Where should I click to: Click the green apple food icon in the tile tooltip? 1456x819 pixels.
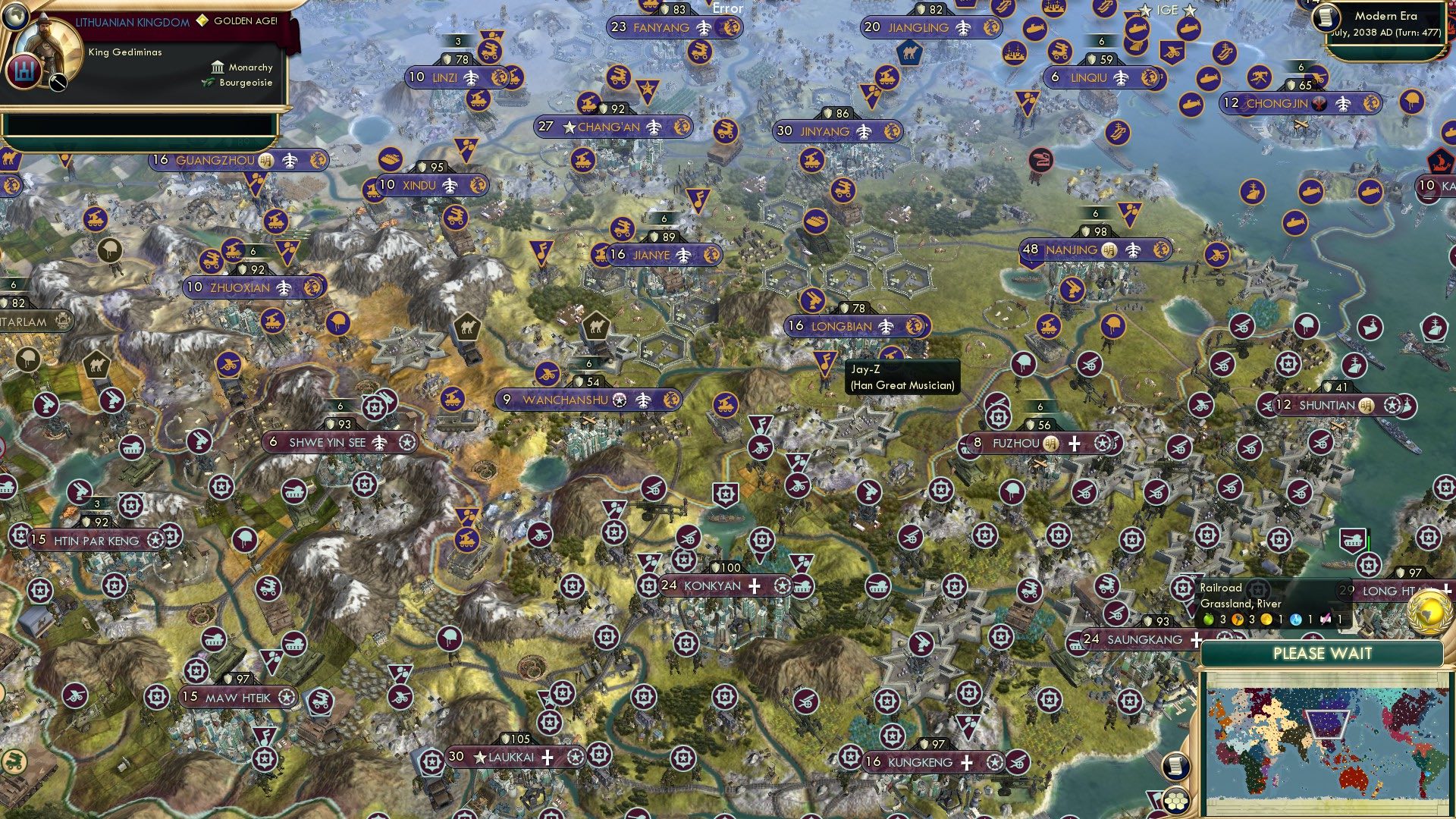[x=1208, y=619]
